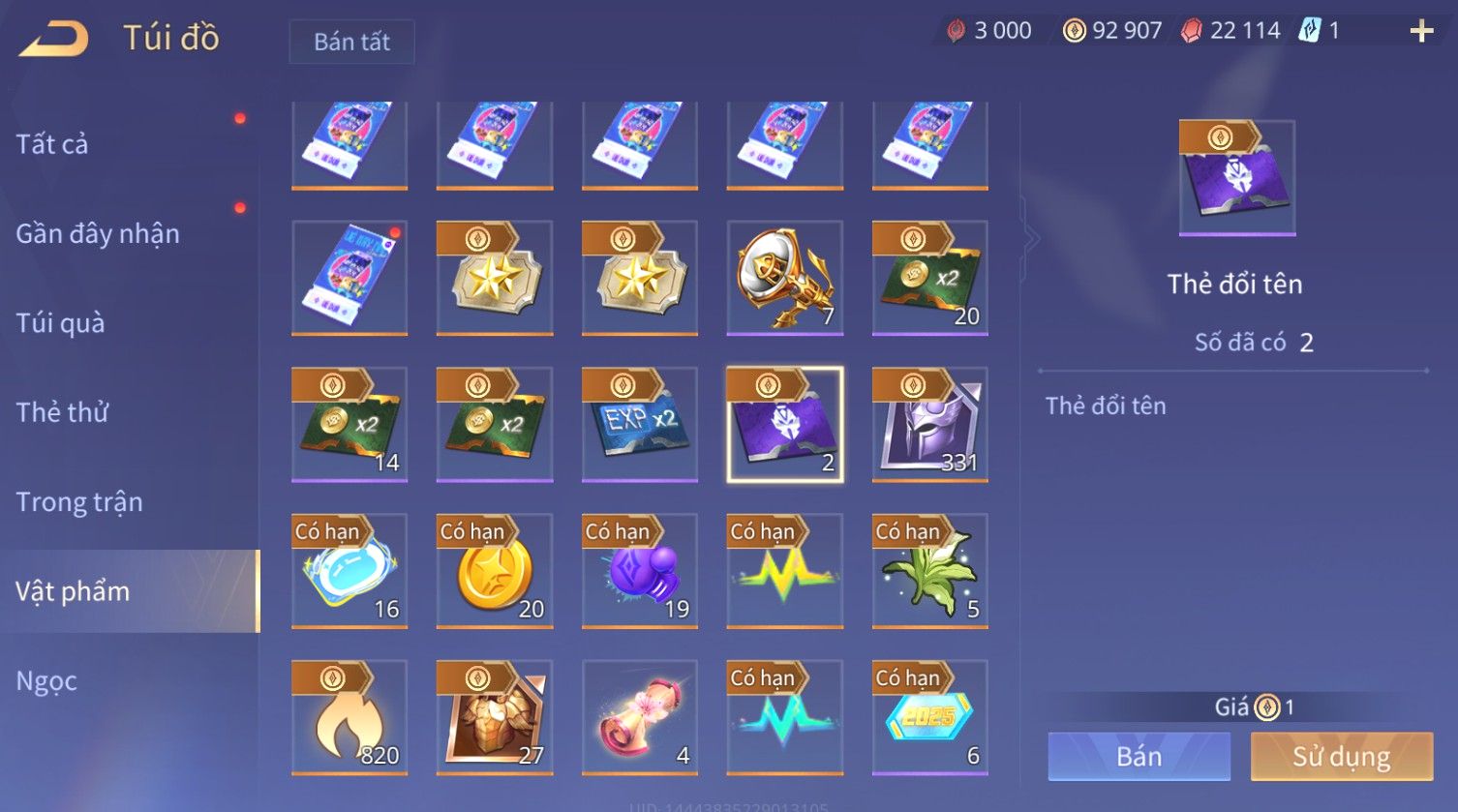Click the Bán tất button

pyautogui.click(x=351, y=42)
